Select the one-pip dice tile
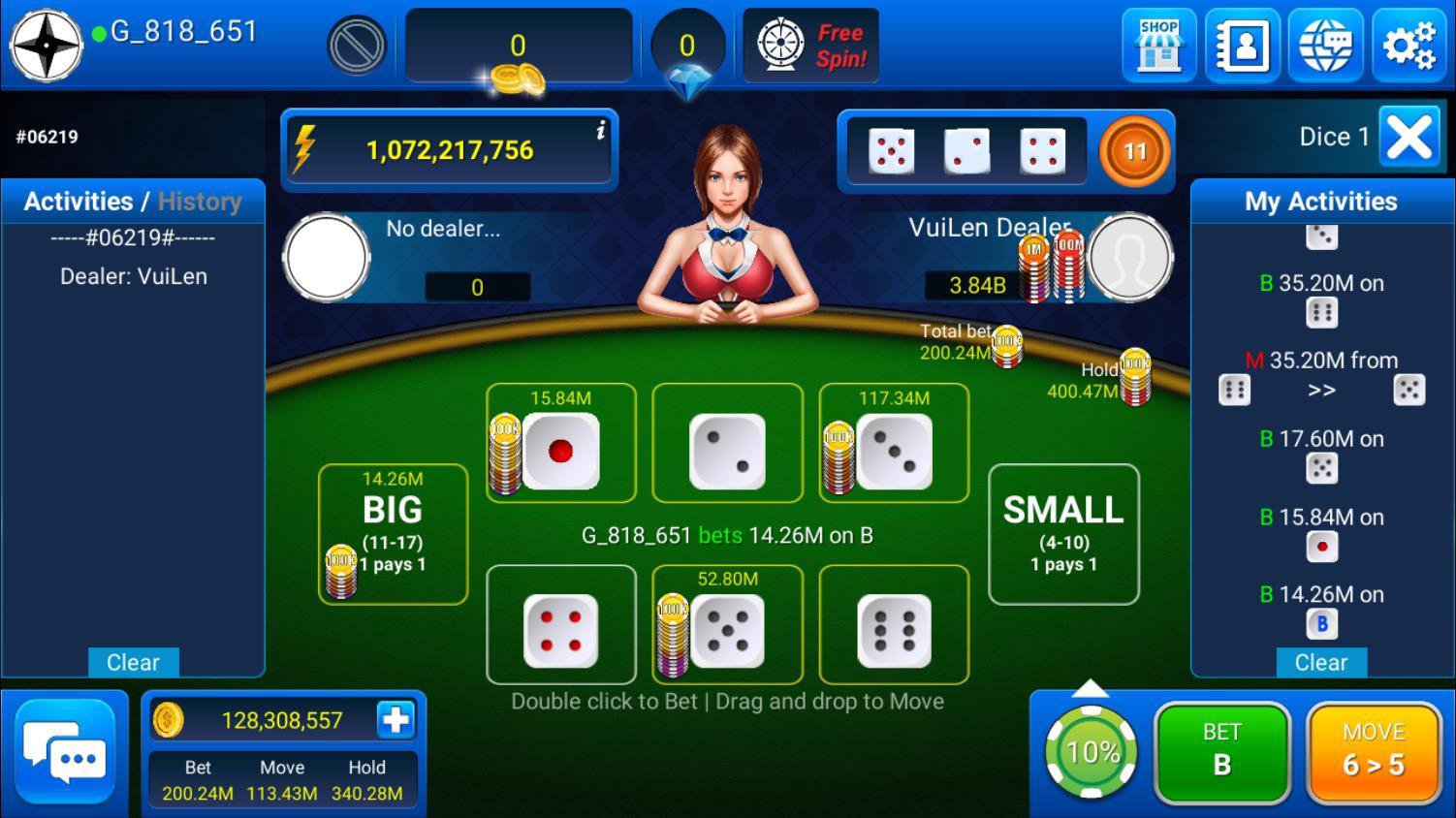 pos(561,451)
